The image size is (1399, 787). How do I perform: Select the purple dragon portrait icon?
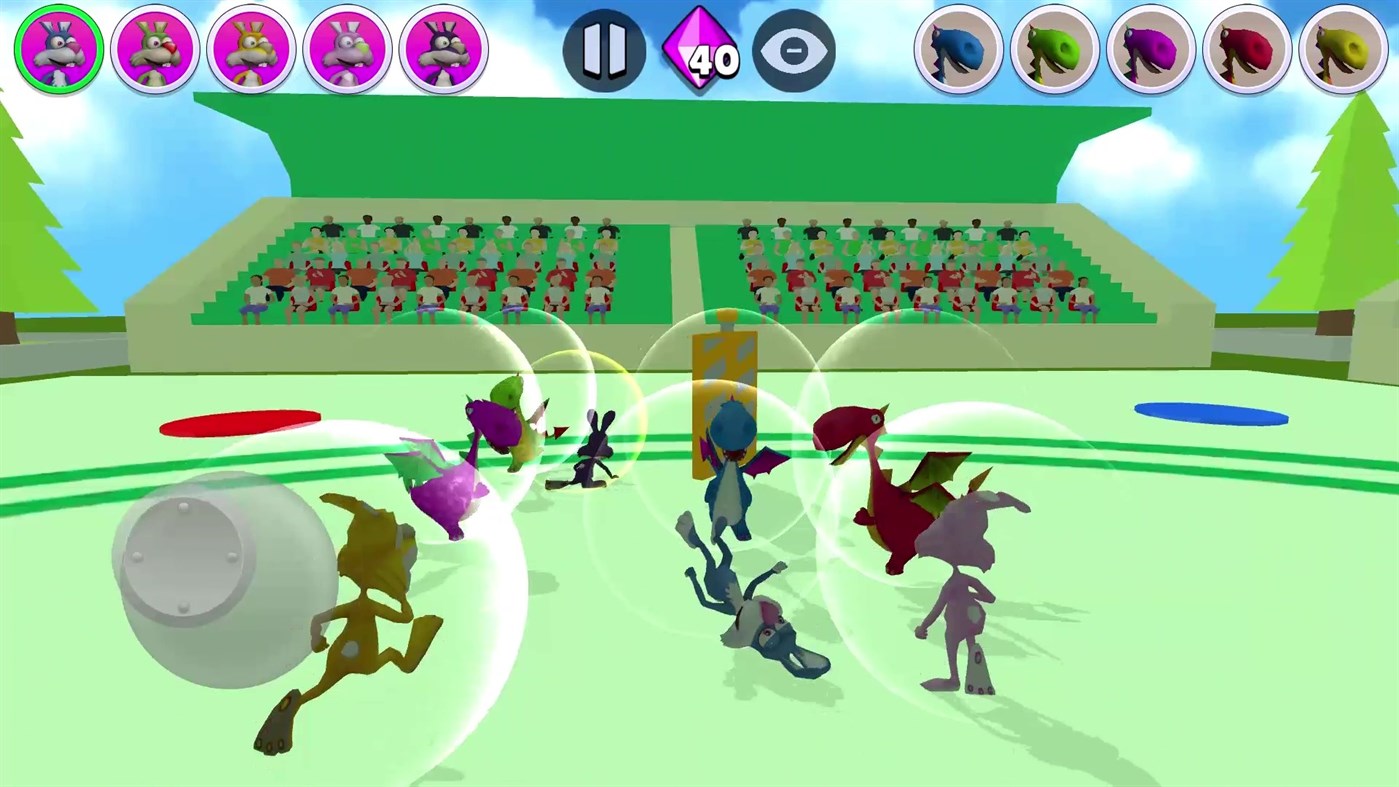tap(1150, 48)
